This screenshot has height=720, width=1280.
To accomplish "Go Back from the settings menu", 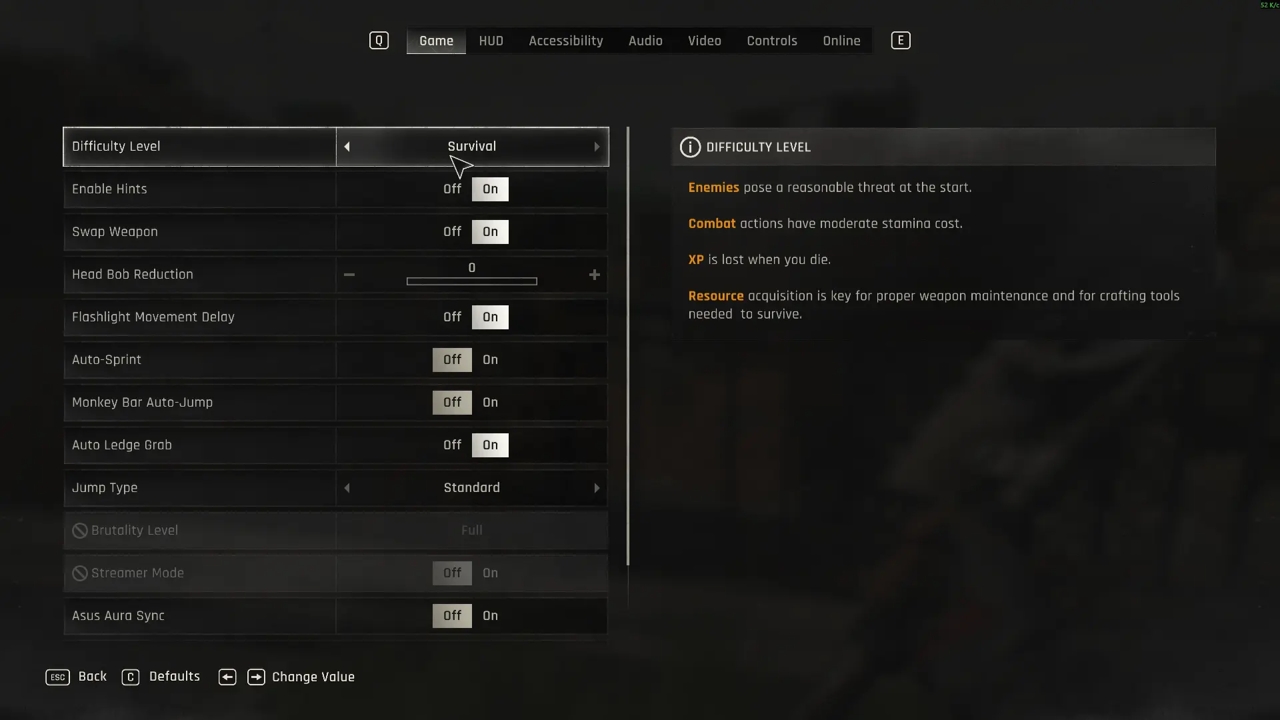I will 77,677.
